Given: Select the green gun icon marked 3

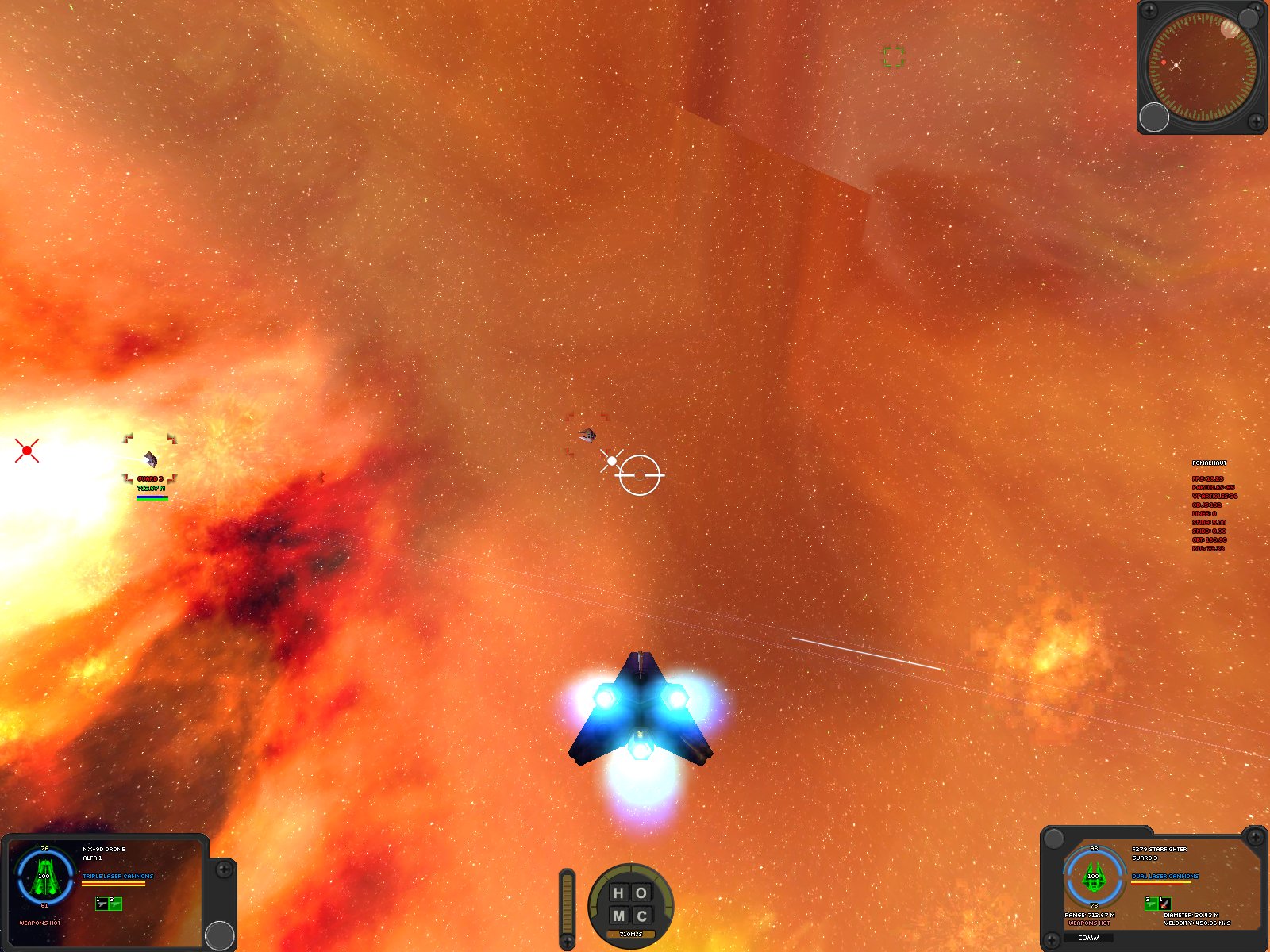Looking at the screenshot, I should point(115,904).
